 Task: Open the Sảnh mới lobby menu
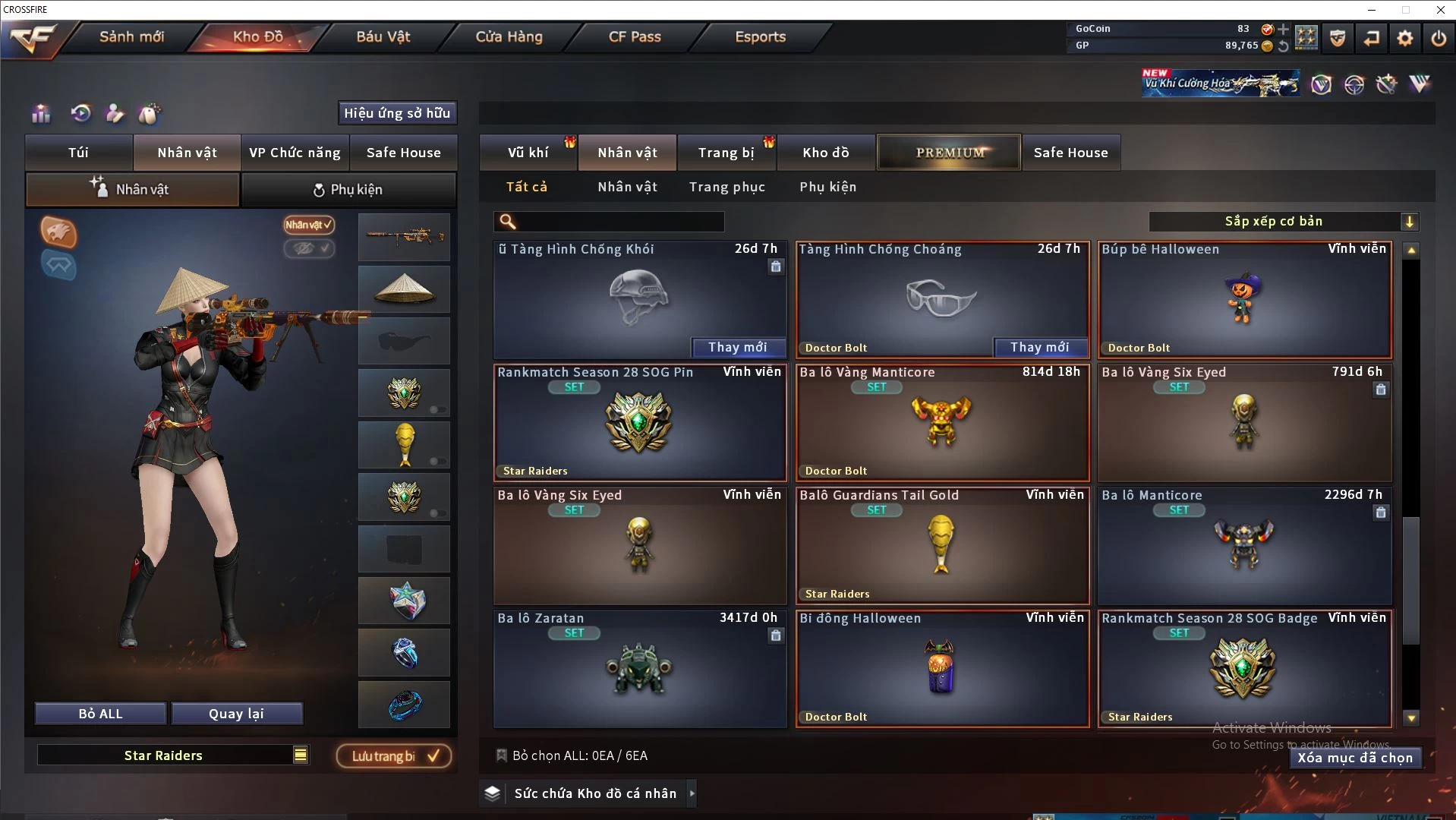click(131, 37)
